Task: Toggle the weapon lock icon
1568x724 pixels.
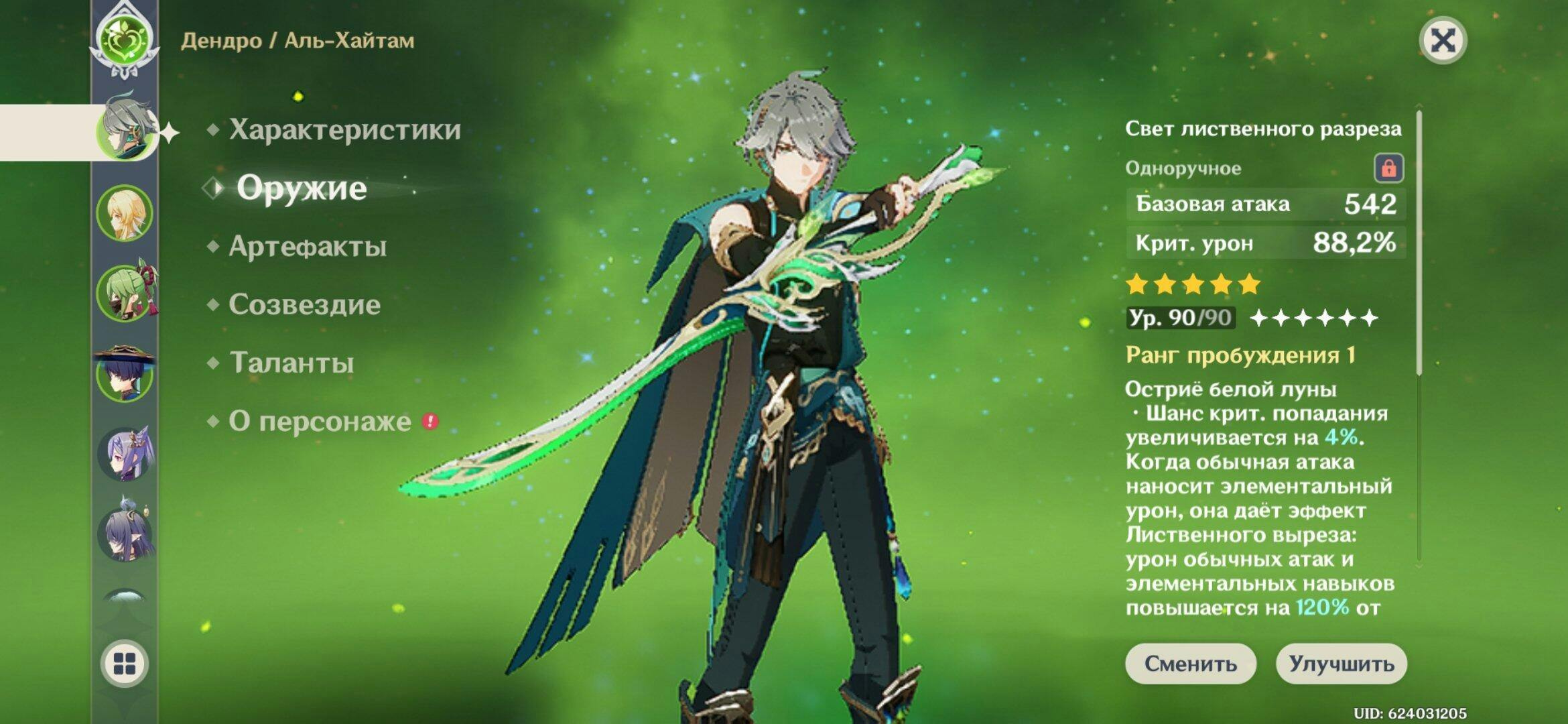Action: pyautogui.click(x=1388, y=168)
